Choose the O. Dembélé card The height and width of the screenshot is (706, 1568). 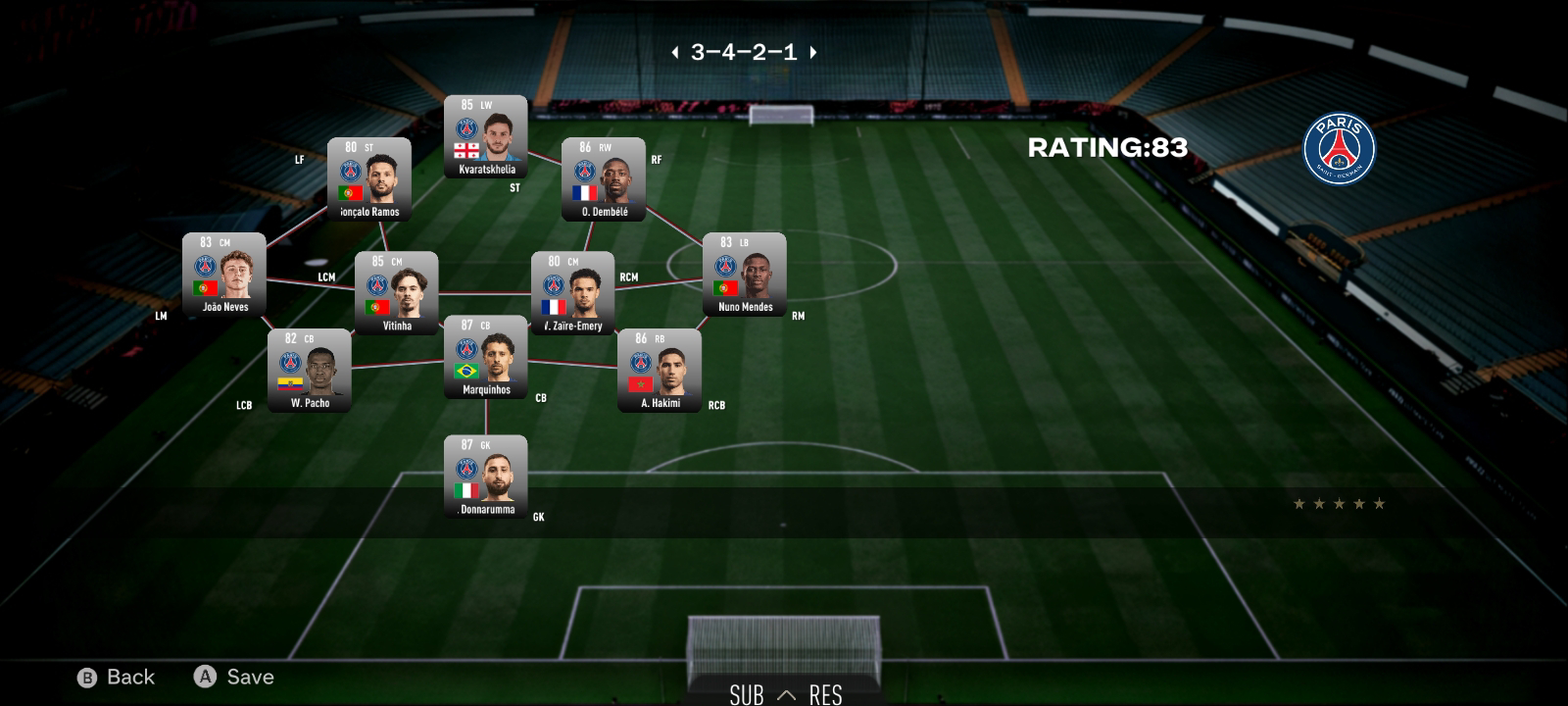click(x=604, y=179)
